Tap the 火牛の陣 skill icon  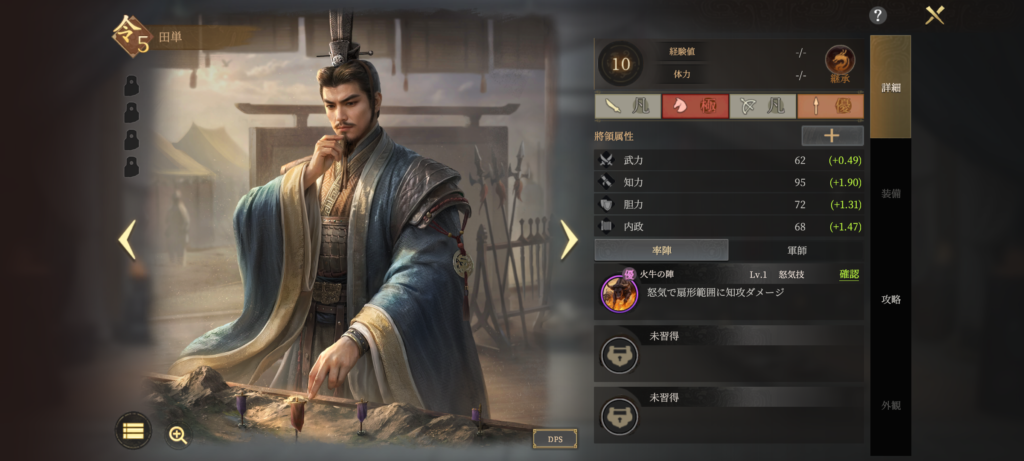click(619, 293)
